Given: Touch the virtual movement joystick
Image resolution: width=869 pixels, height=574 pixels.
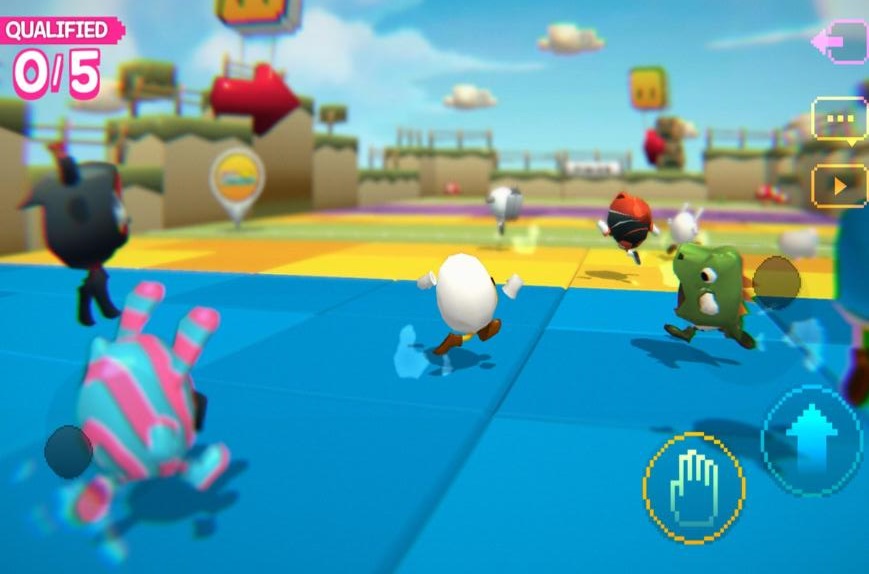Looking at the screenshot, I should coord(68,451).
